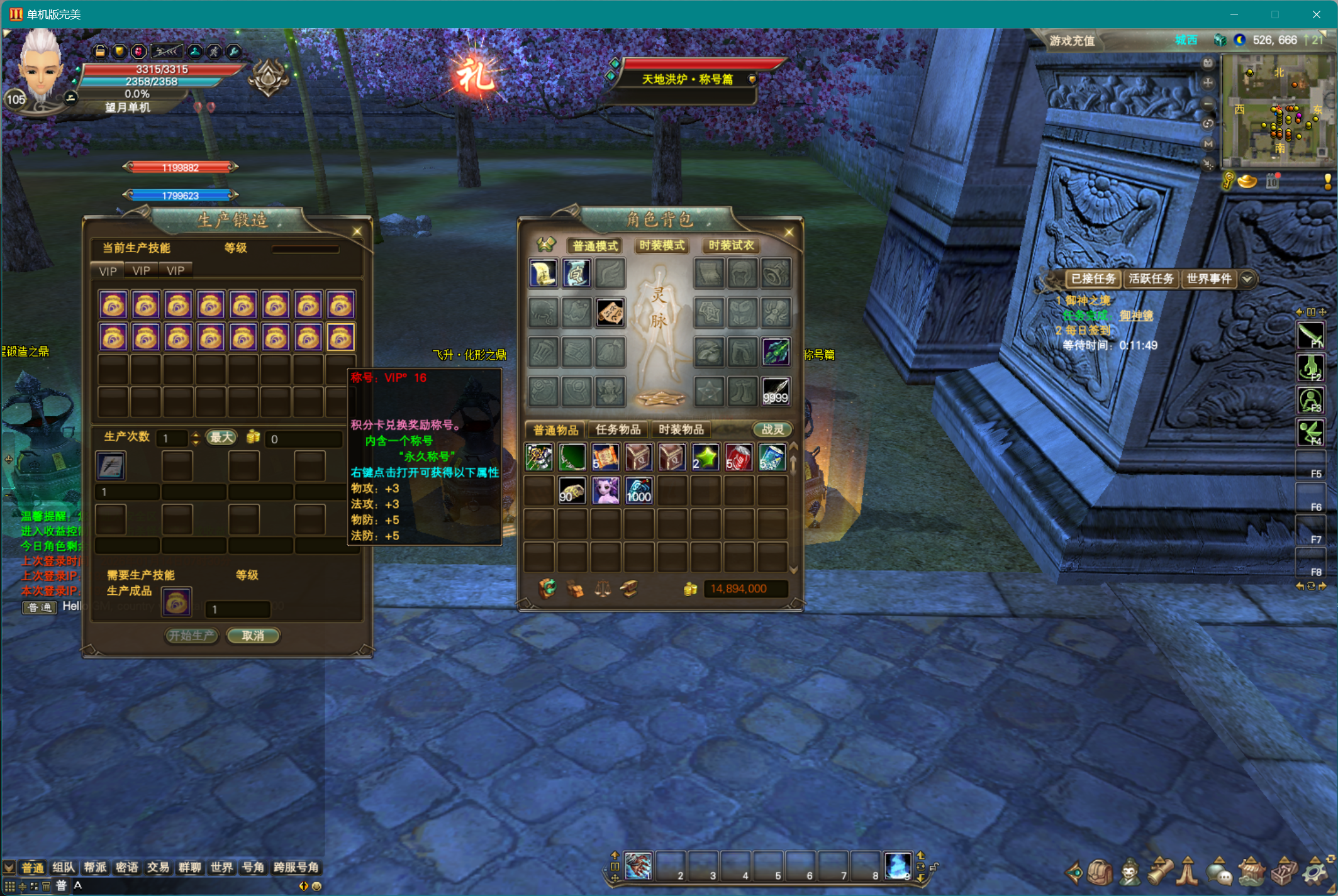1338x896 pixels.
Task: Click the 开始生产 start production button
Action: [x=191, y=636]
